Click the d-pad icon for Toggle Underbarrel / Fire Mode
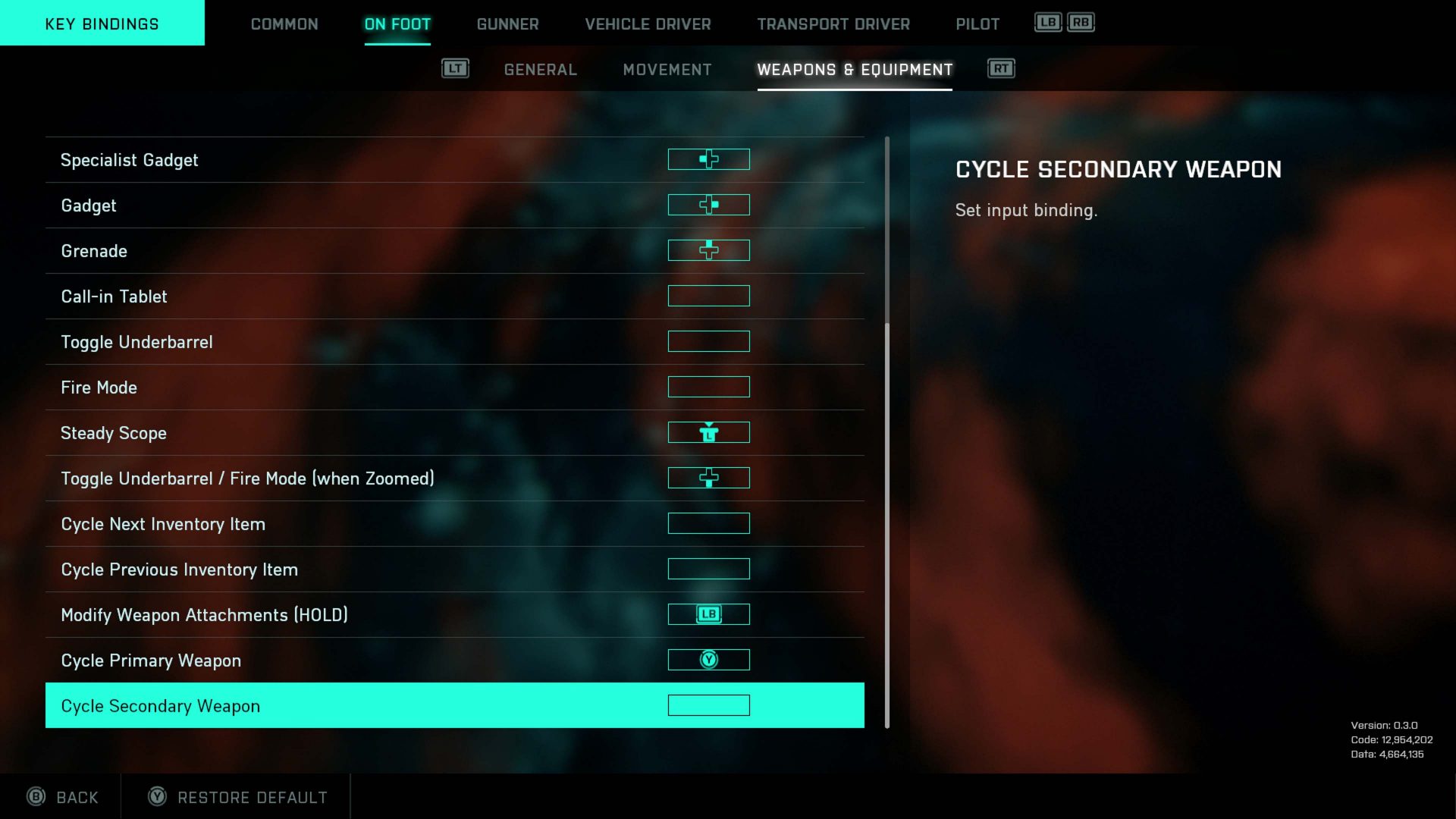 [708, 478]
